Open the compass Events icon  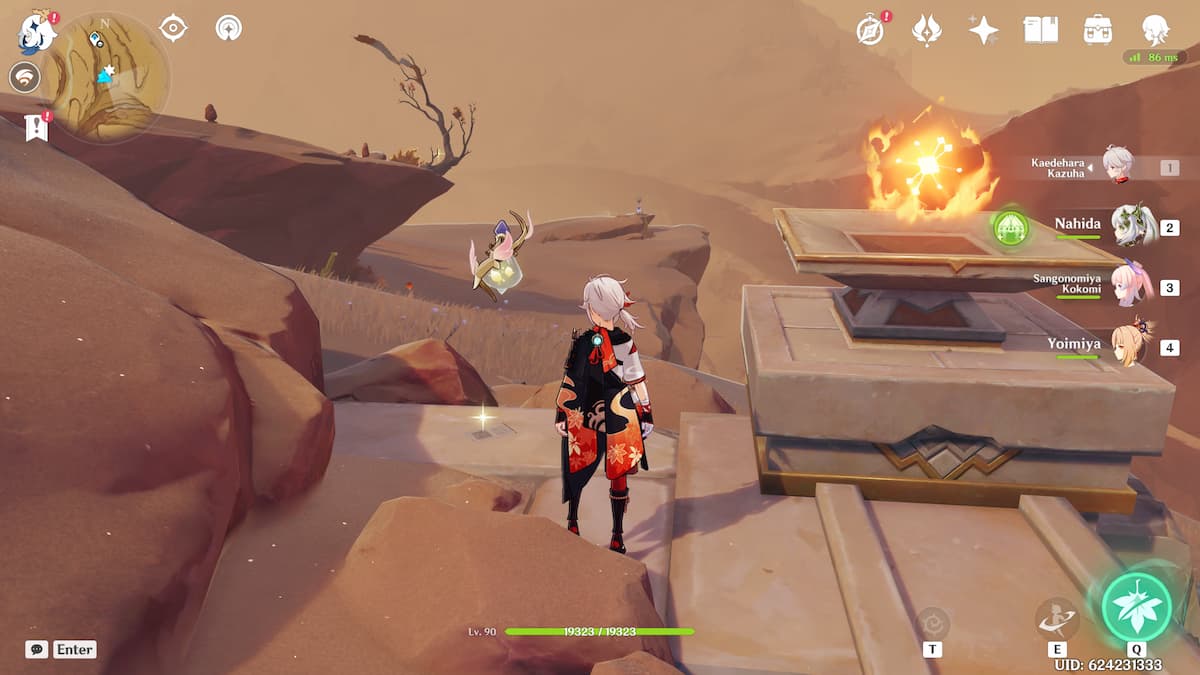[x=870, y=30]
